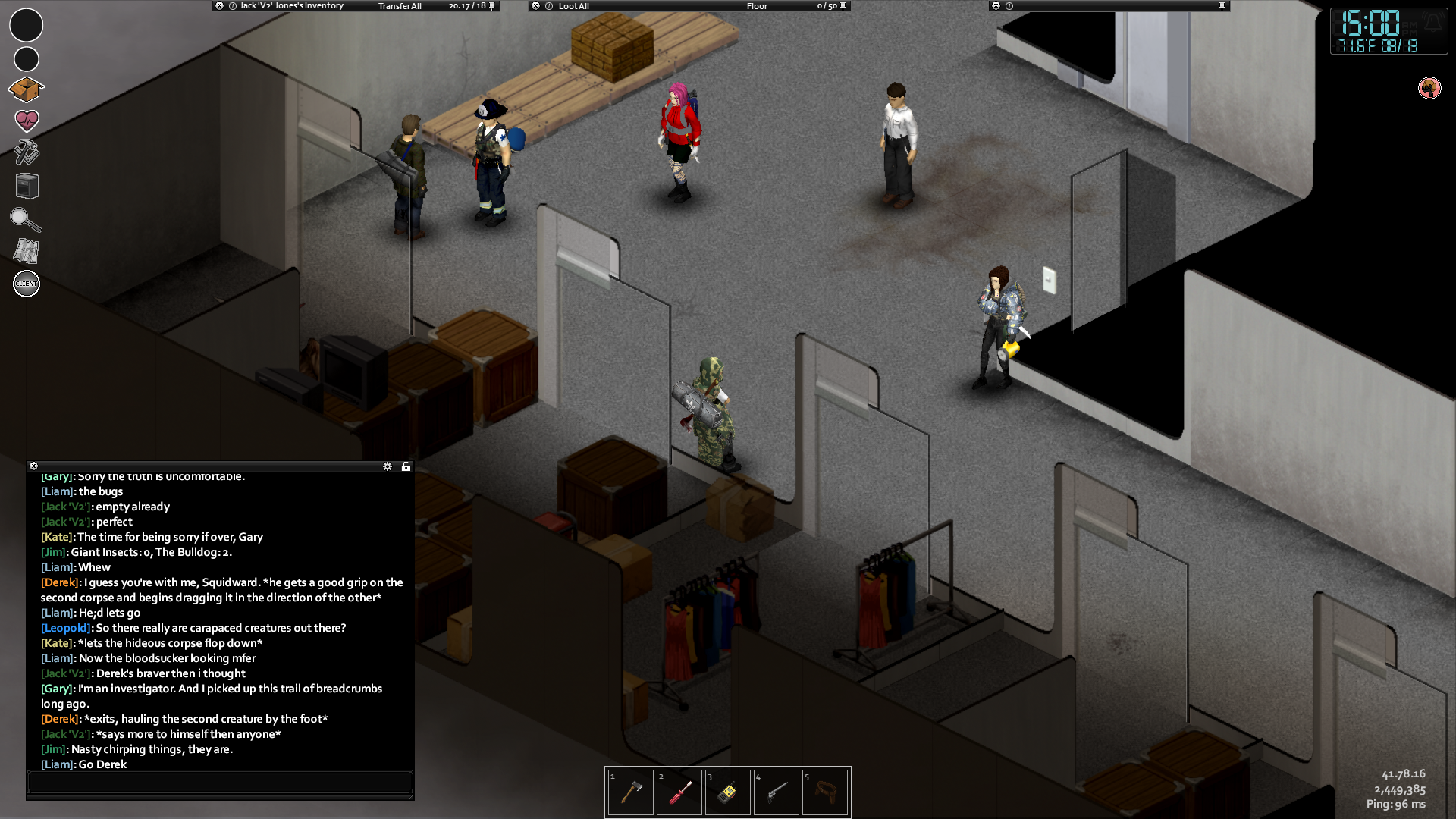
Task: Click Transfer All in the inventory header
Action: pos(400,6)
